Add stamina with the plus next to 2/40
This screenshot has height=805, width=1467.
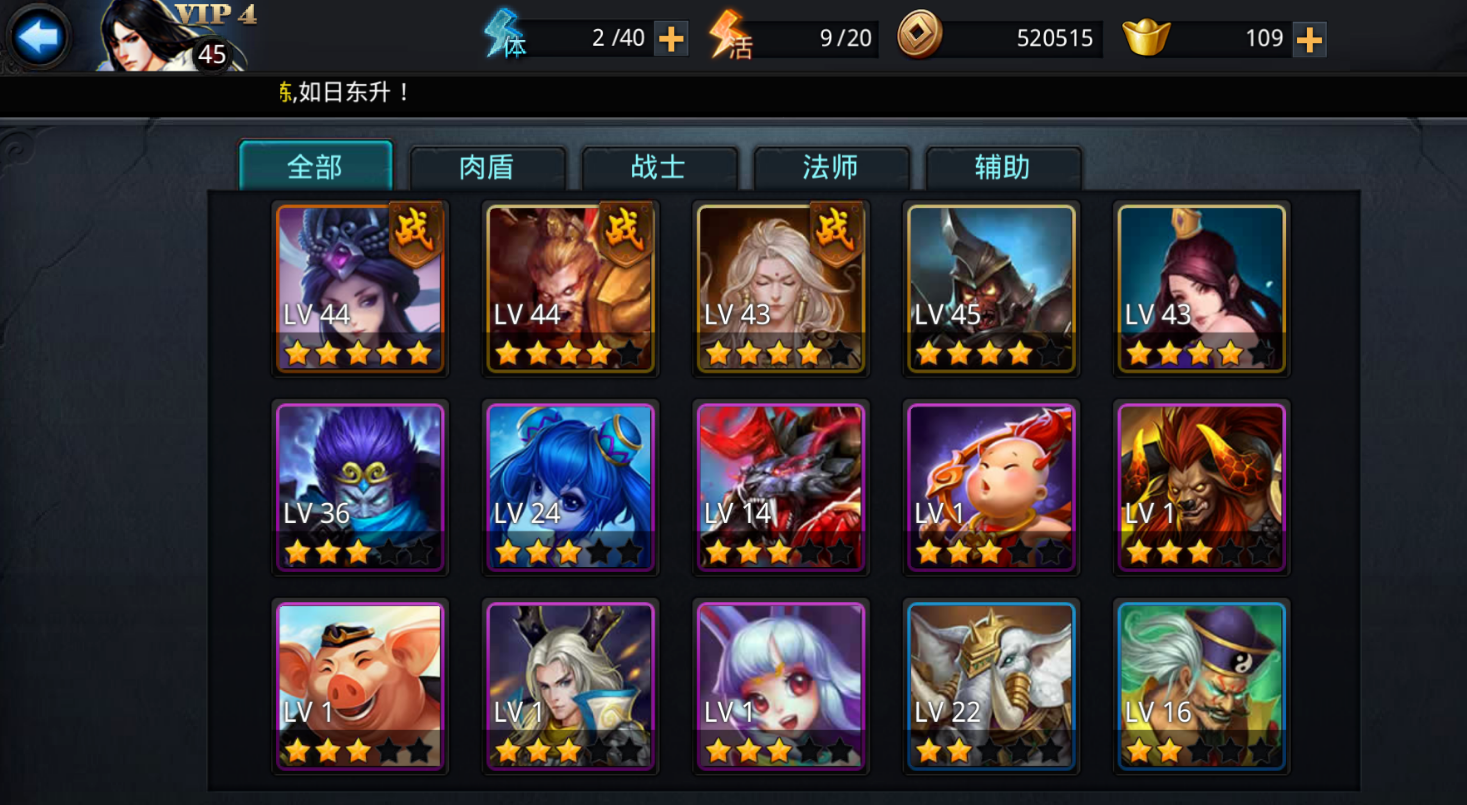(x=670, y=39)
